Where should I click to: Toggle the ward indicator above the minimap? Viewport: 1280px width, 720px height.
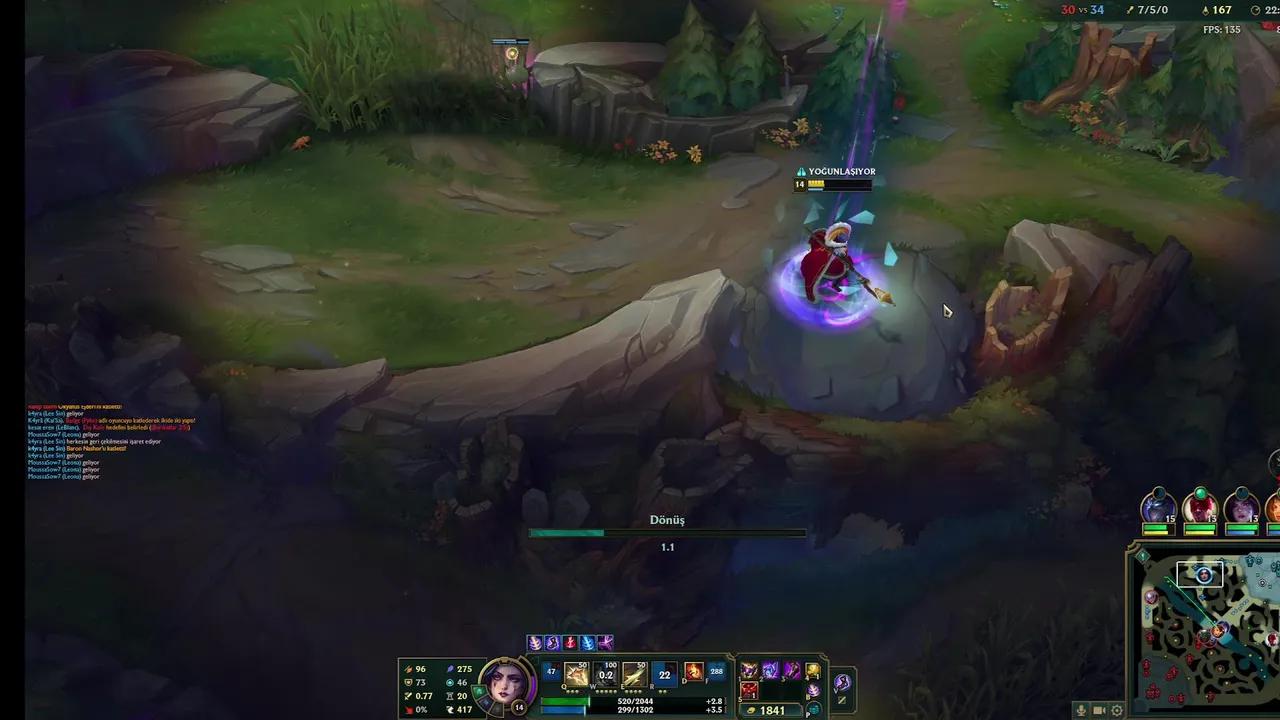[x=1143, y=555]
